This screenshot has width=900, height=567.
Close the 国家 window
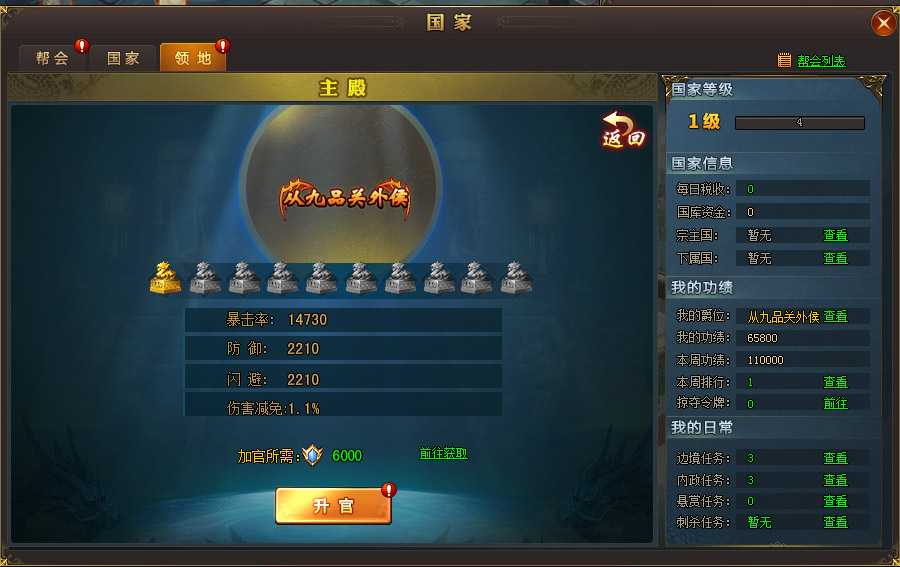point(883,23)
